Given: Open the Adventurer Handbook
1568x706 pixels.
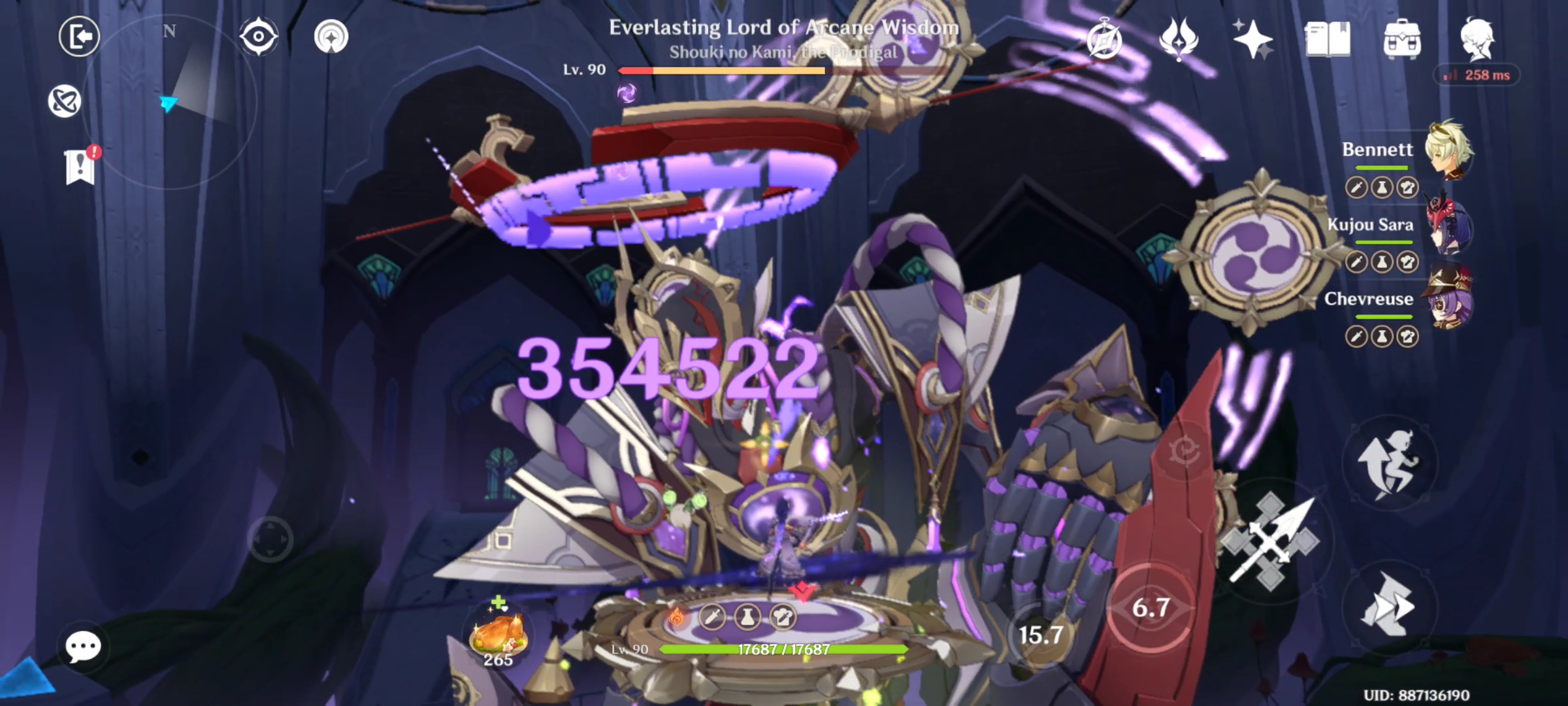Looking at the screenshot, I should pos(1326,38).
